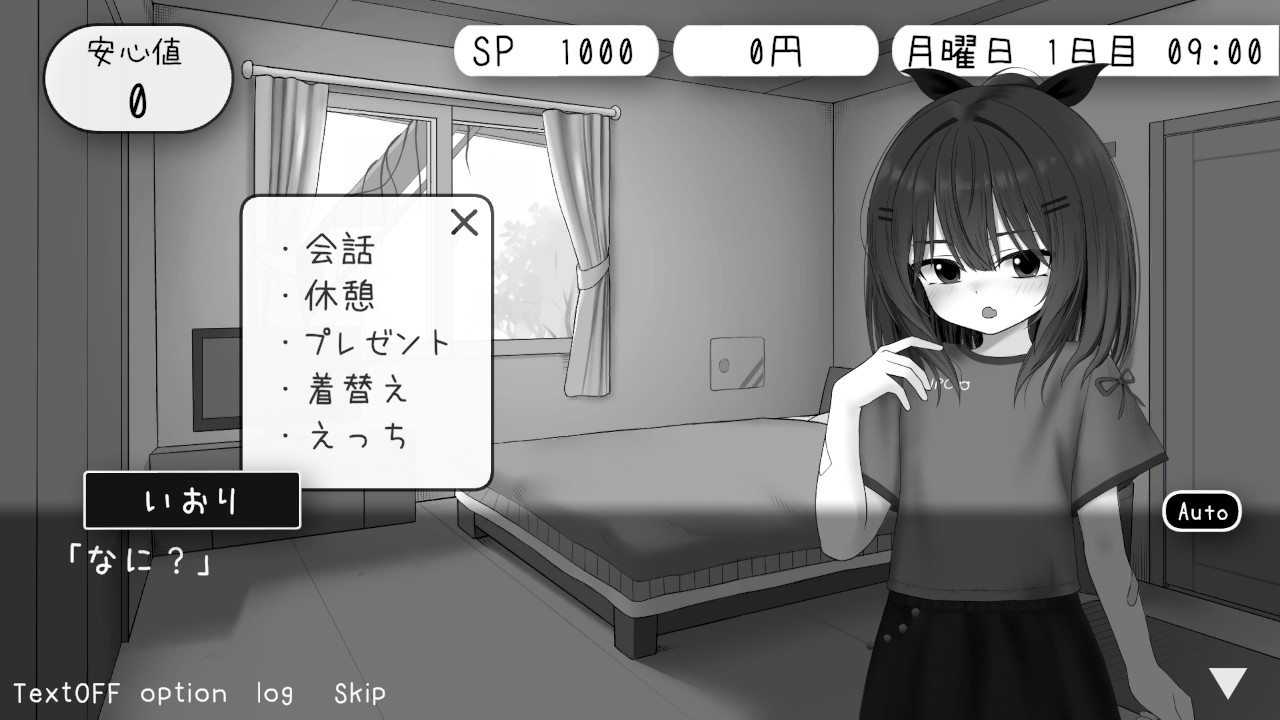Viewport: 1280px width, 720px height.
Task: Hide the text with TextOFF
Action: coord(67,692)
